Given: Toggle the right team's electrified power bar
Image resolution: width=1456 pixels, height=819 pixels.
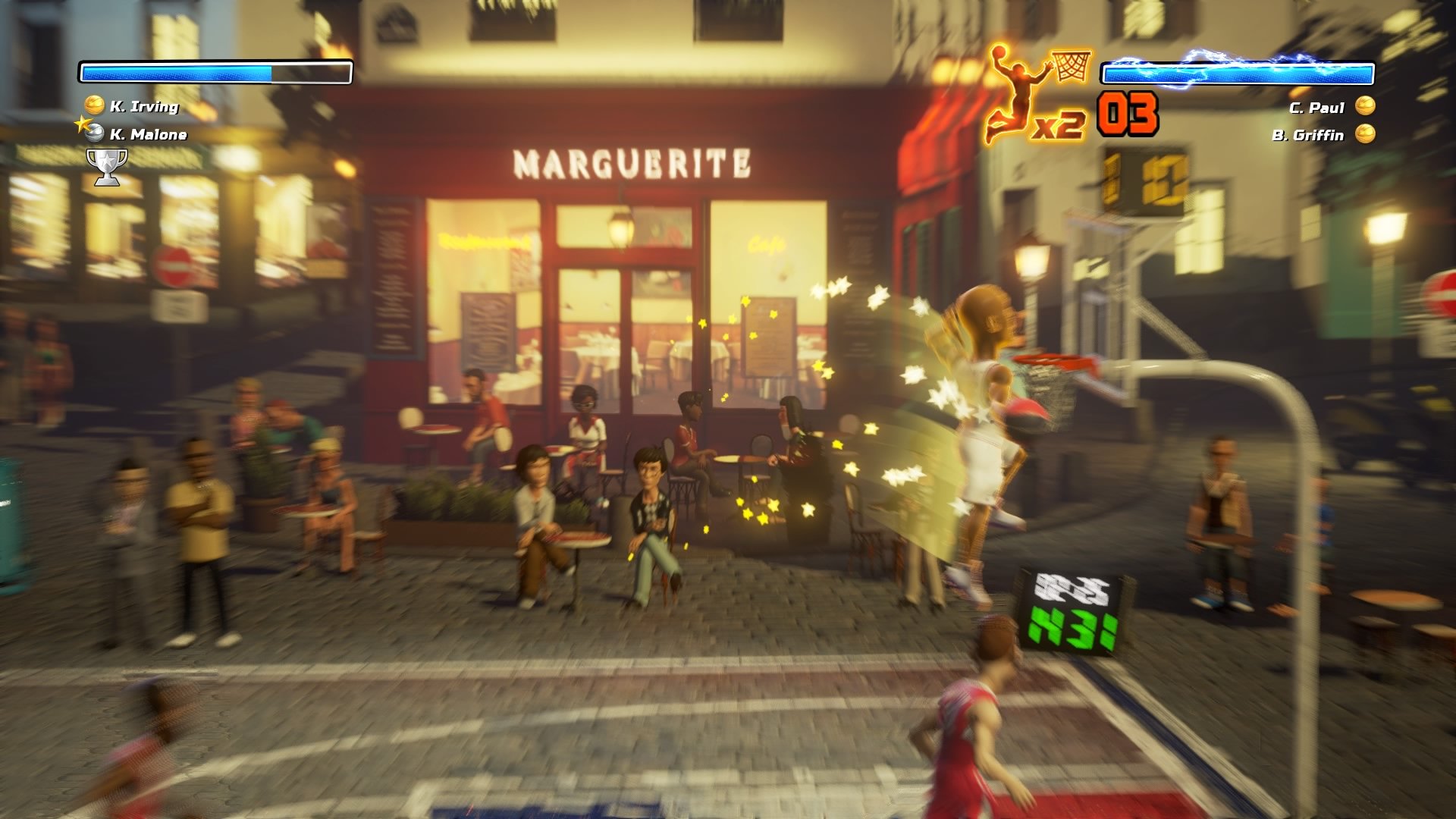Looking at the screenshot, I should click(1240, 74).
